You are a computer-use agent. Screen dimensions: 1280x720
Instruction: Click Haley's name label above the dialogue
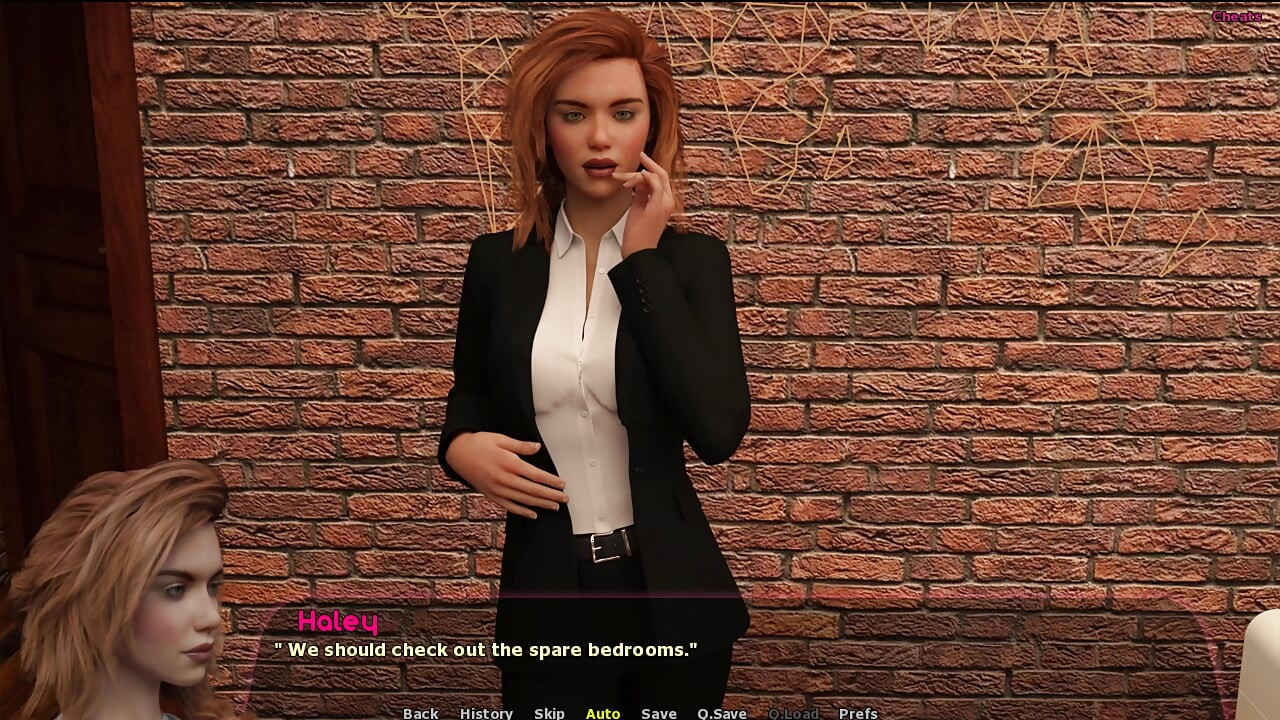(336, 622)
